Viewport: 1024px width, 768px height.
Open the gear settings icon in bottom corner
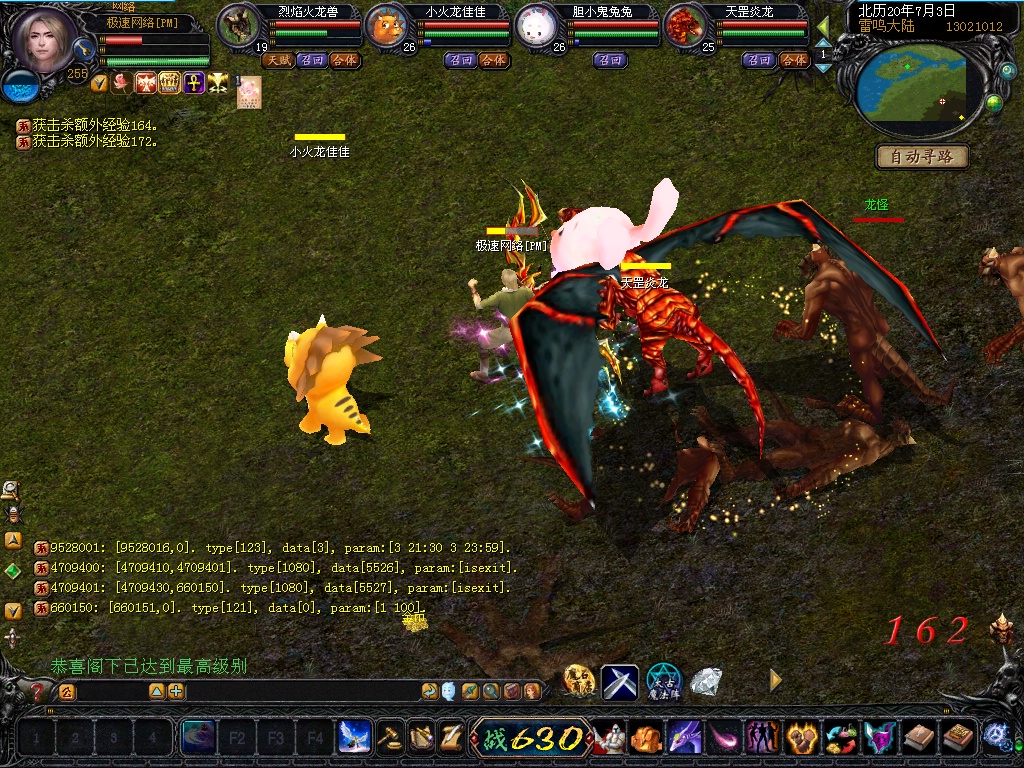(996, 736)
